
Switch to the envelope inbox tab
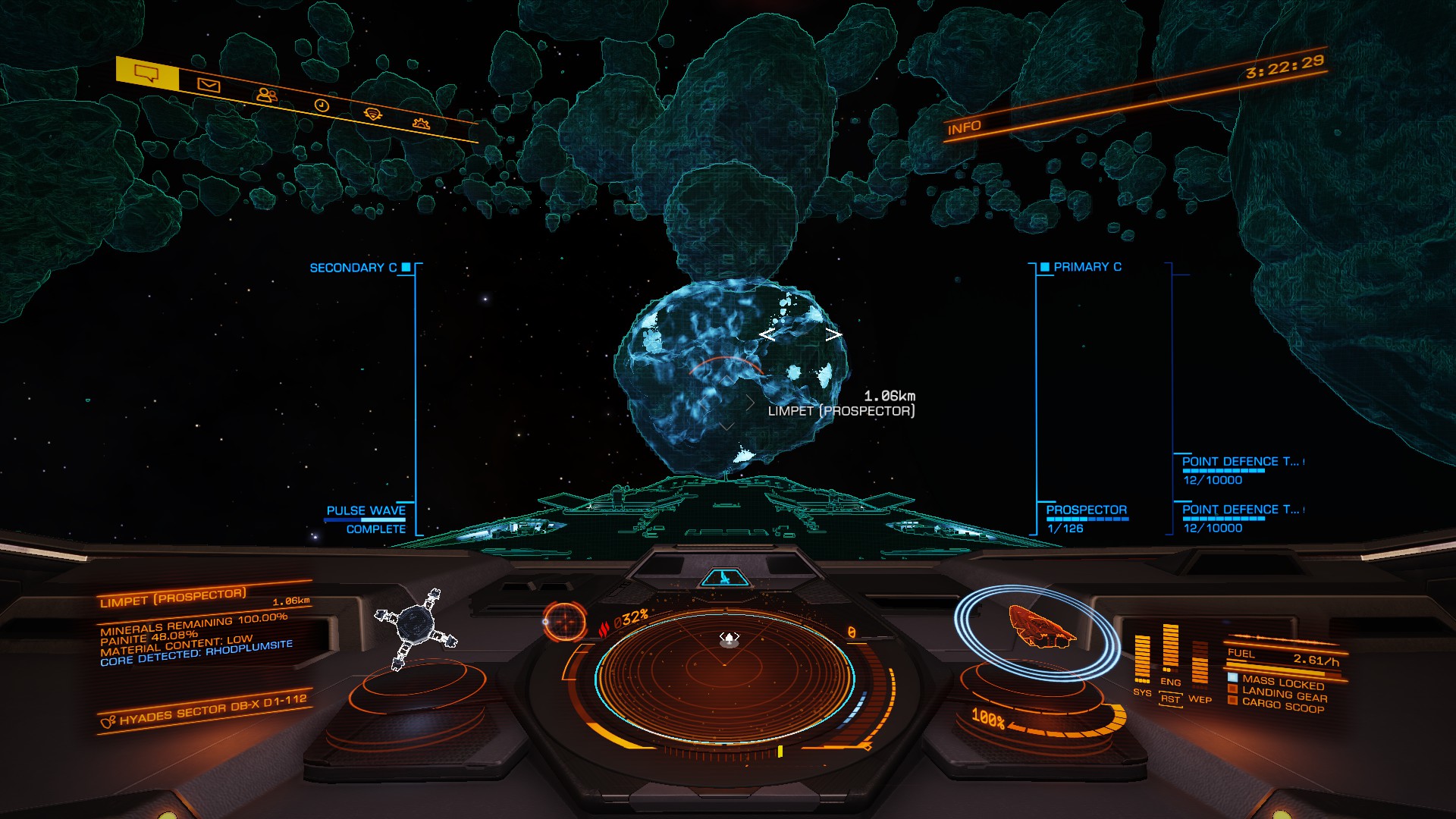pyautogui.click(x=209, y=86)
